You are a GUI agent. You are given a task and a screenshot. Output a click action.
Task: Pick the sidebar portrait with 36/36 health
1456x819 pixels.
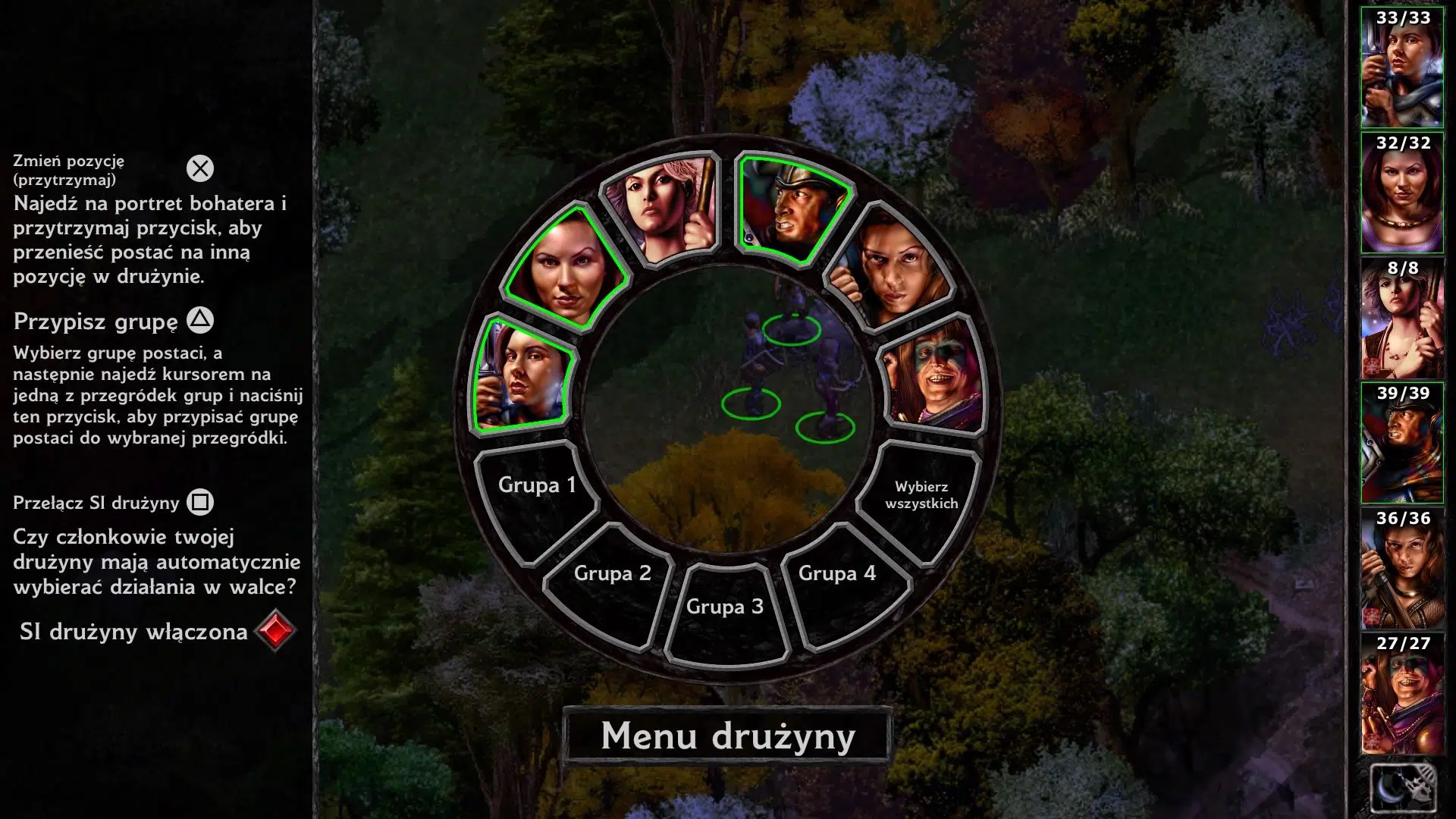pos(1402,569)
